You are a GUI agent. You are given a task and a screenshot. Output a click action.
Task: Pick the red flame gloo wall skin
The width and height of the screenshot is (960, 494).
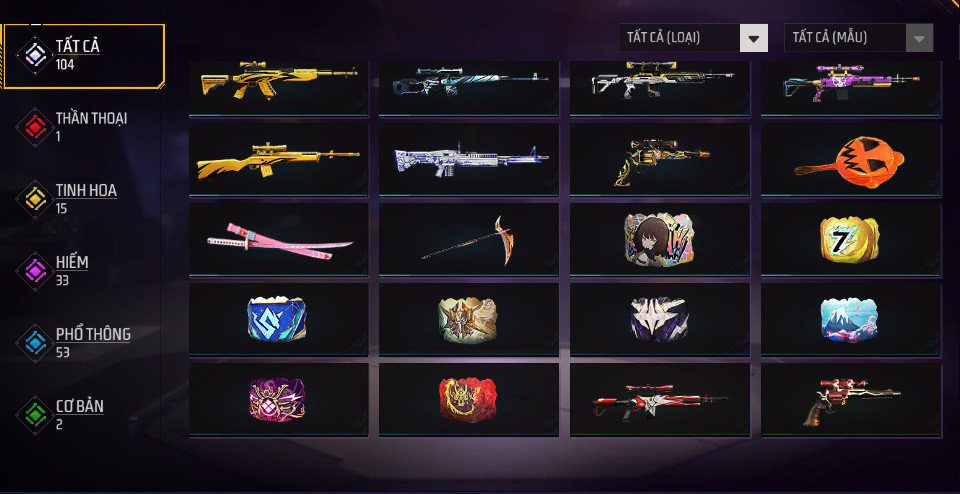tap(468, 400)
